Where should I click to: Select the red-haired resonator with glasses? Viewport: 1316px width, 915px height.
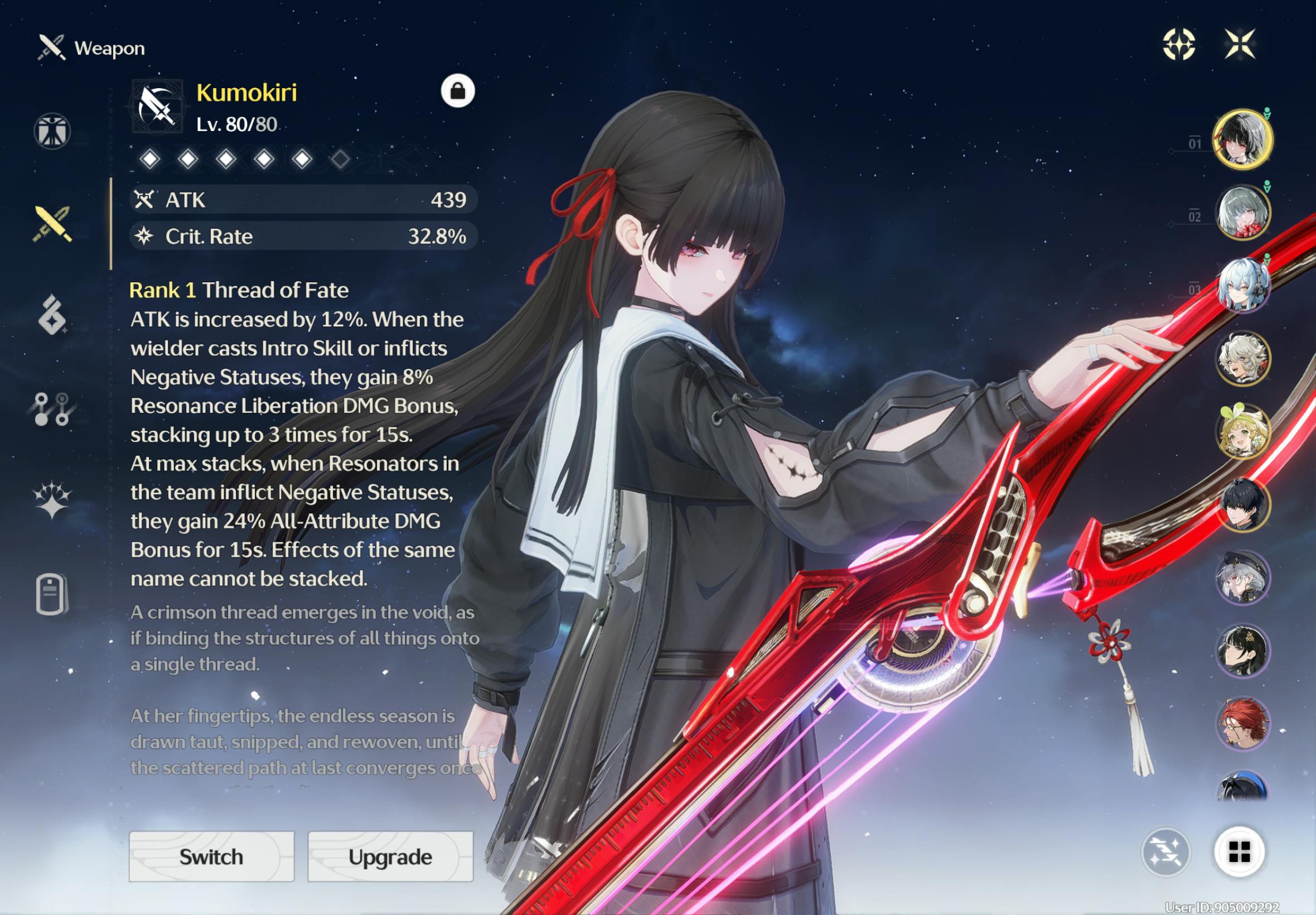tap(1242, 724)
